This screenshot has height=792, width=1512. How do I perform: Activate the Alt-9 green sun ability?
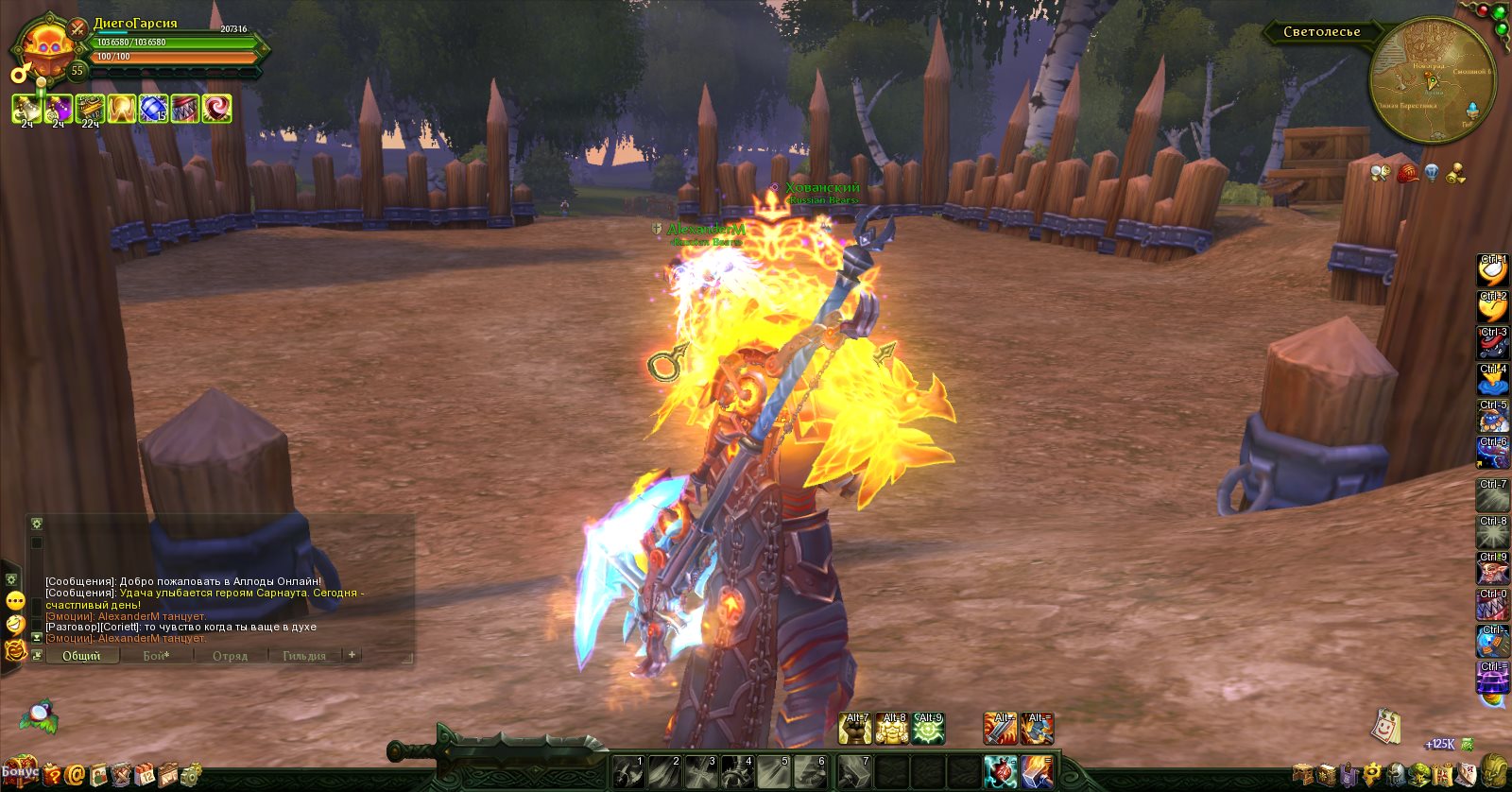tap(928, 729)
